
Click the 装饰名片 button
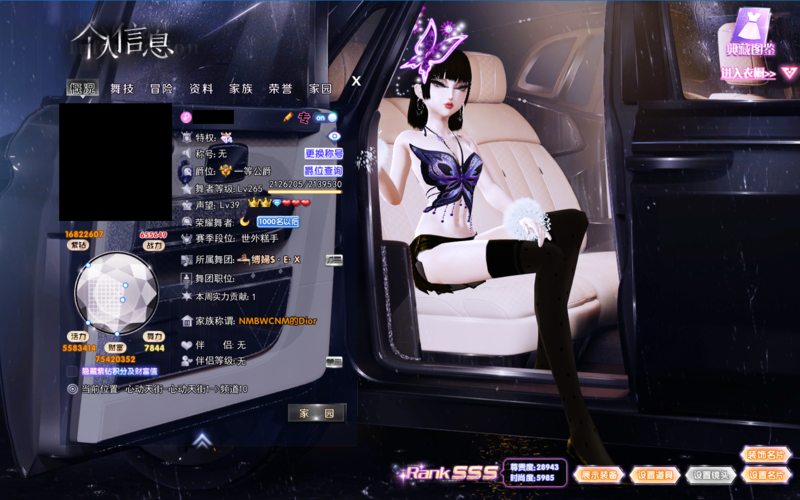click(x=766, y=455)
